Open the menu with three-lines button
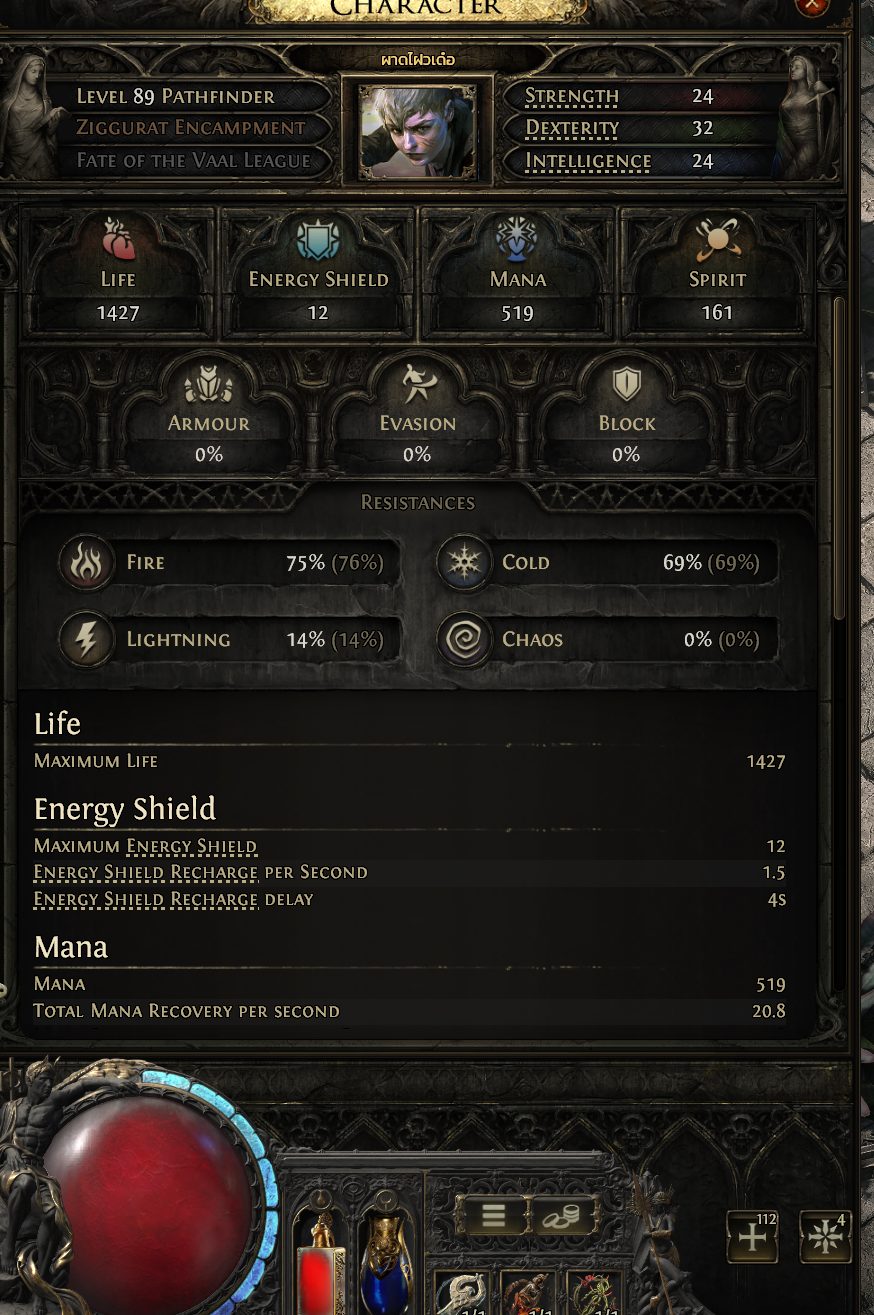The image size is (874, 1315). click(493, 1215)
